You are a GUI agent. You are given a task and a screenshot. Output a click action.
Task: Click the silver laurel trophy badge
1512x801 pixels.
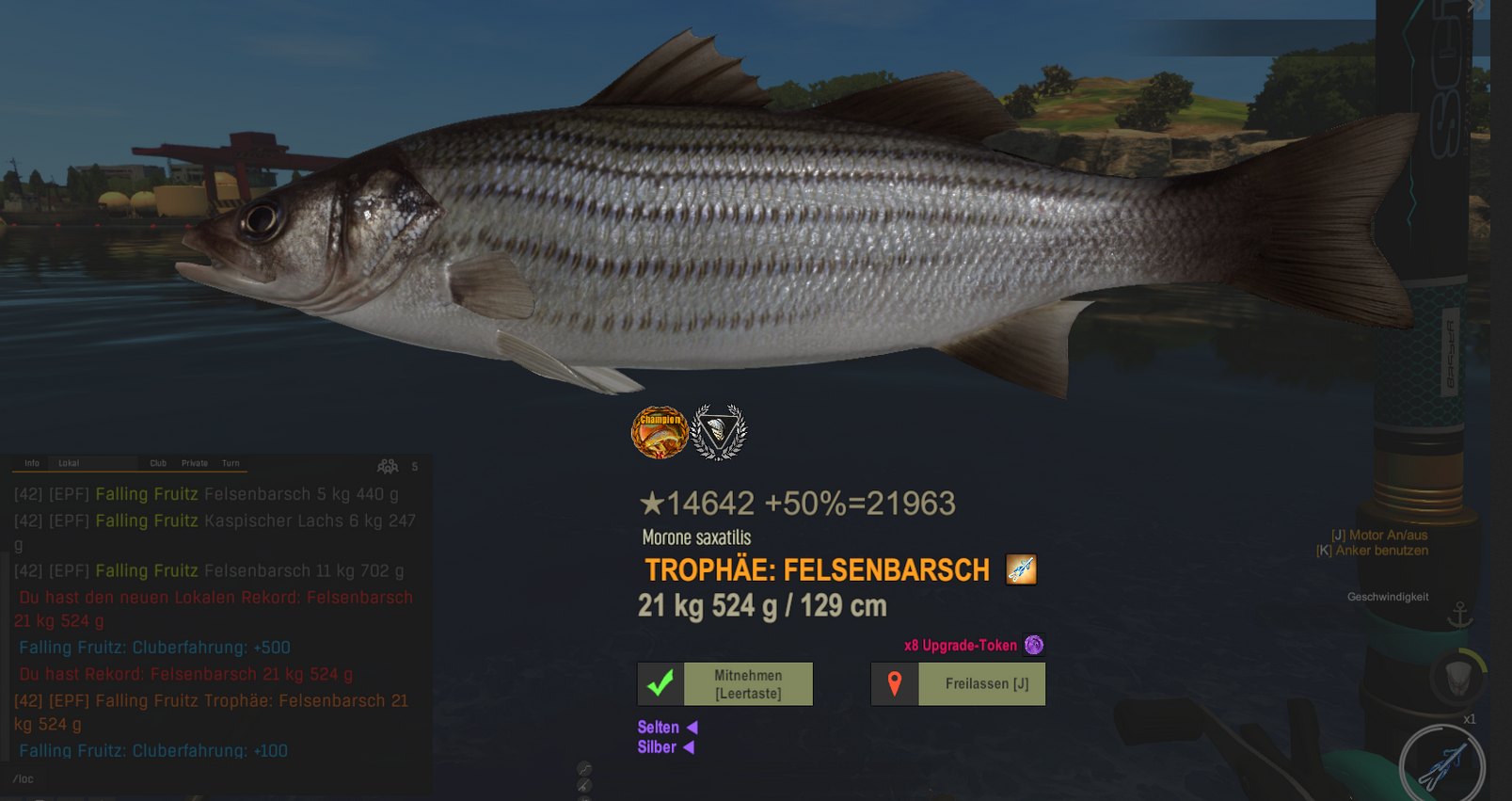tap(719, 432)
